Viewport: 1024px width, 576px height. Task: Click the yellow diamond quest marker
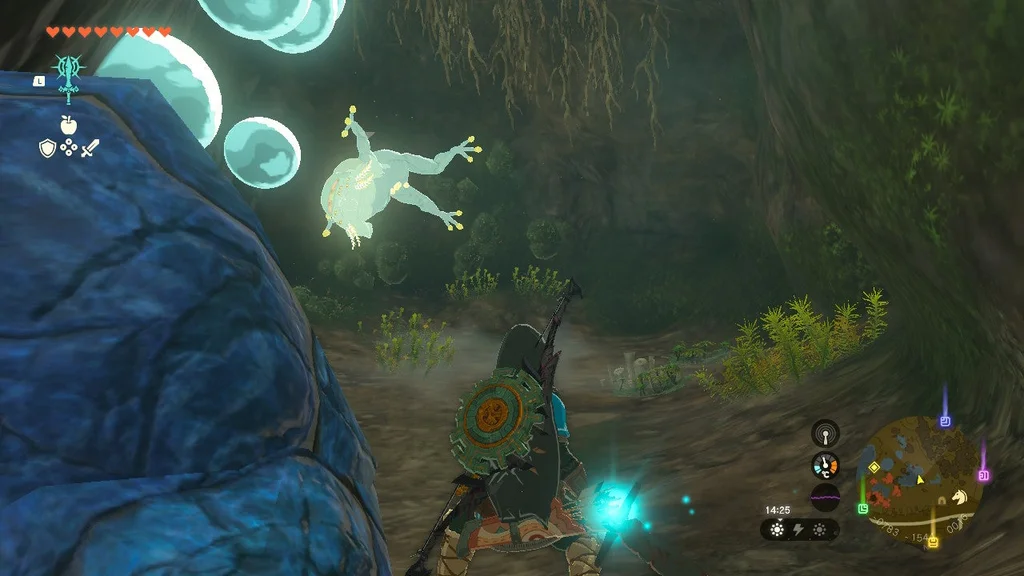pyautogui.click(x=874, y=466)
